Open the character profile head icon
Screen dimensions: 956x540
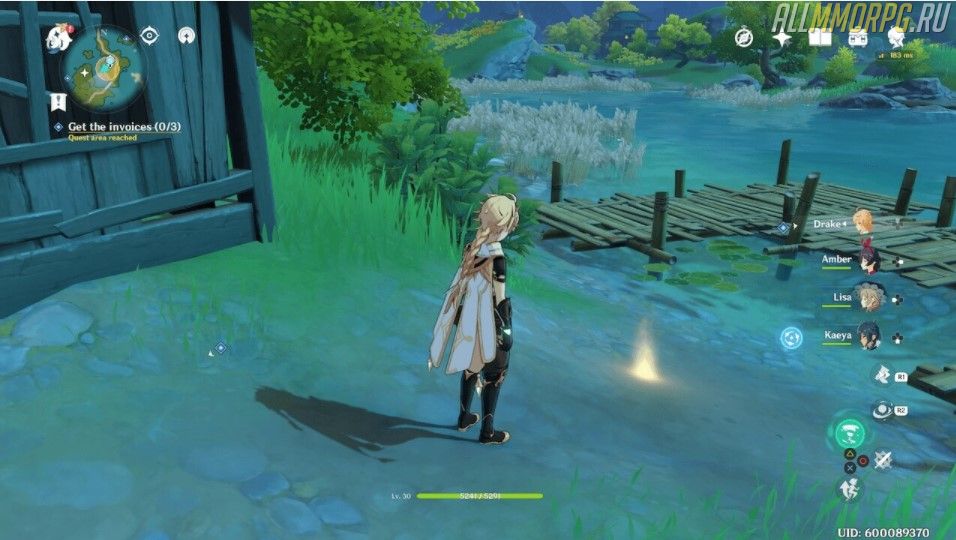tap(896, 37)
